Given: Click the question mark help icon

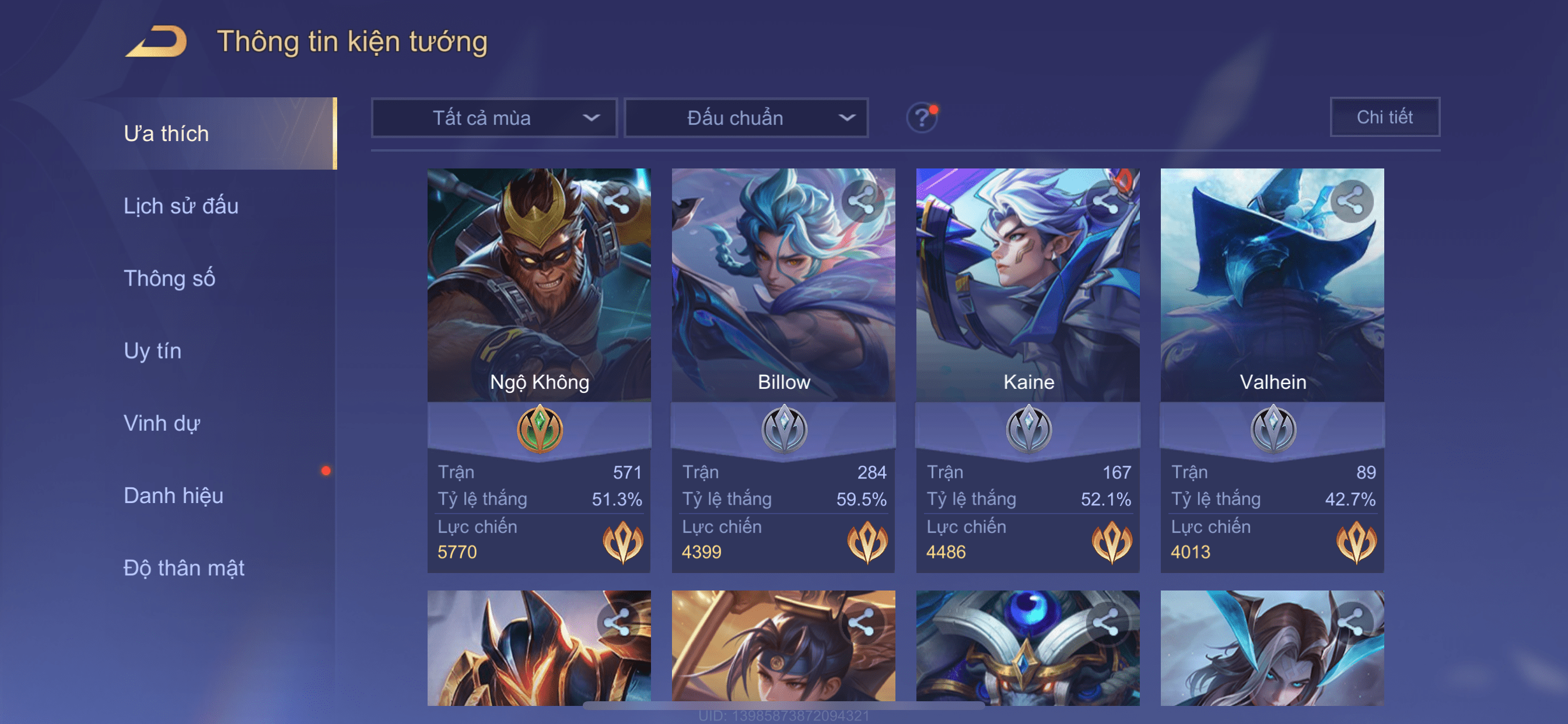Looking at the screenshot, I should (921, 117).
